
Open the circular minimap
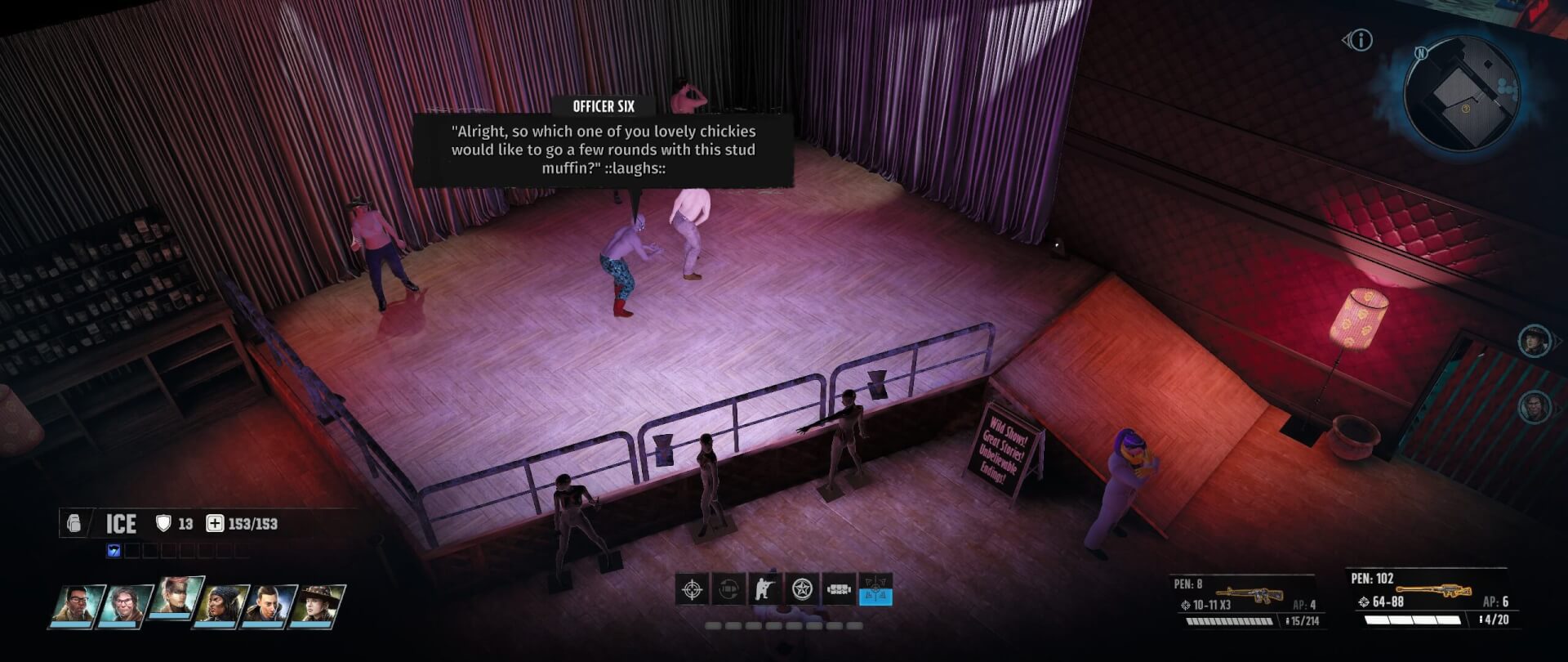(x=1461, y=94)
